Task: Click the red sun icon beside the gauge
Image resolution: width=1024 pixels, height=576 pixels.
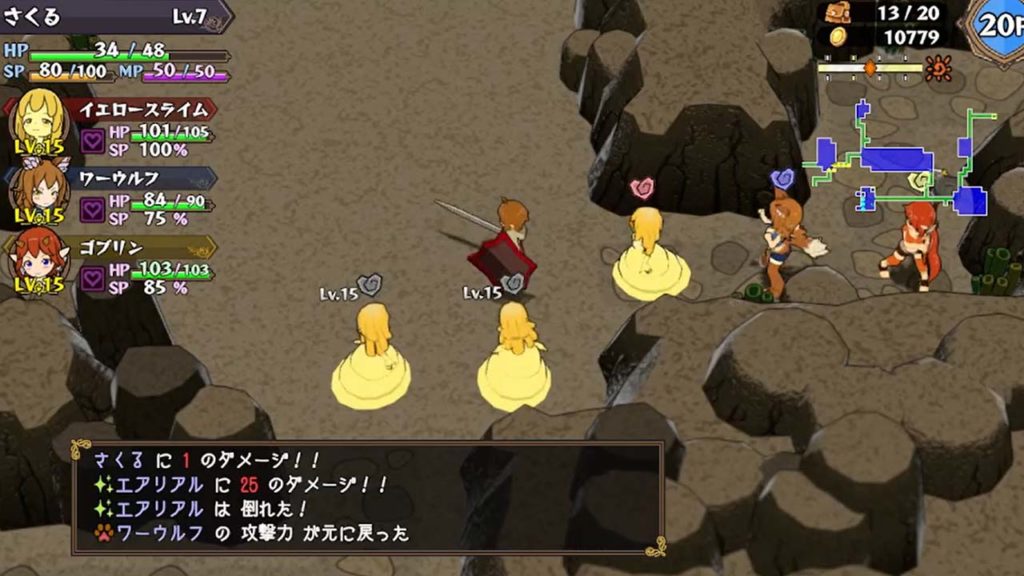Action: pos(938,67)
